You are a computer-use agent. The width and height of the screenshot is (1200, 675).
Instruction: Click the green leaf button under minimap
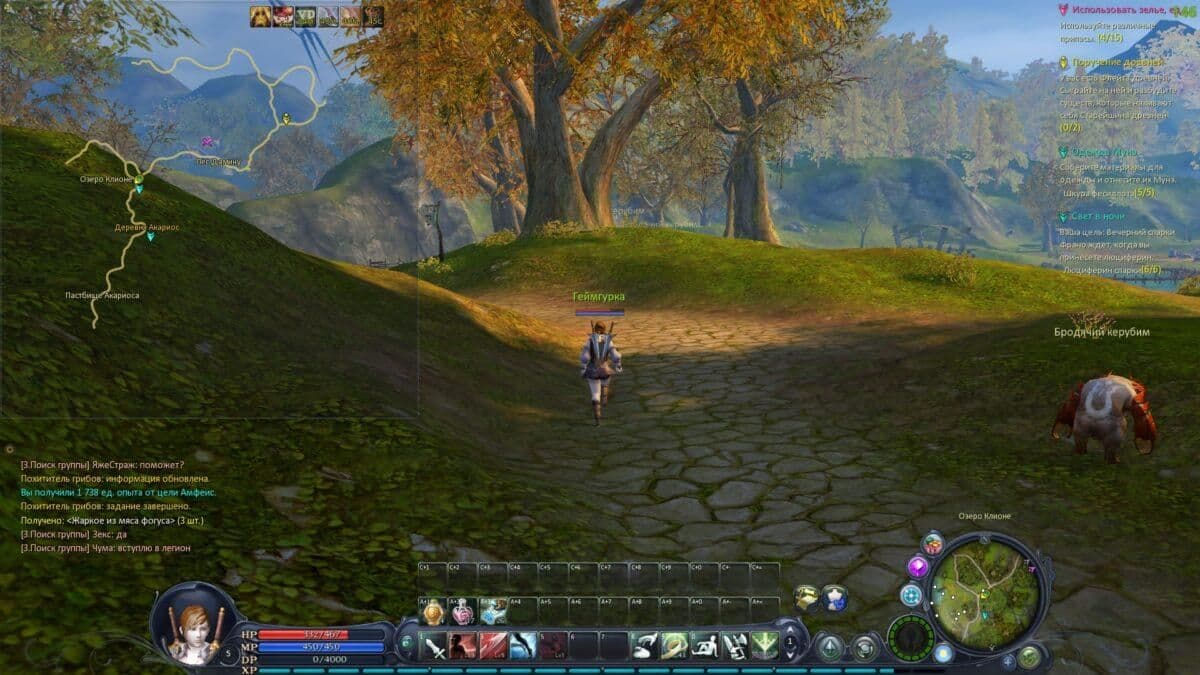(1028, 657)
